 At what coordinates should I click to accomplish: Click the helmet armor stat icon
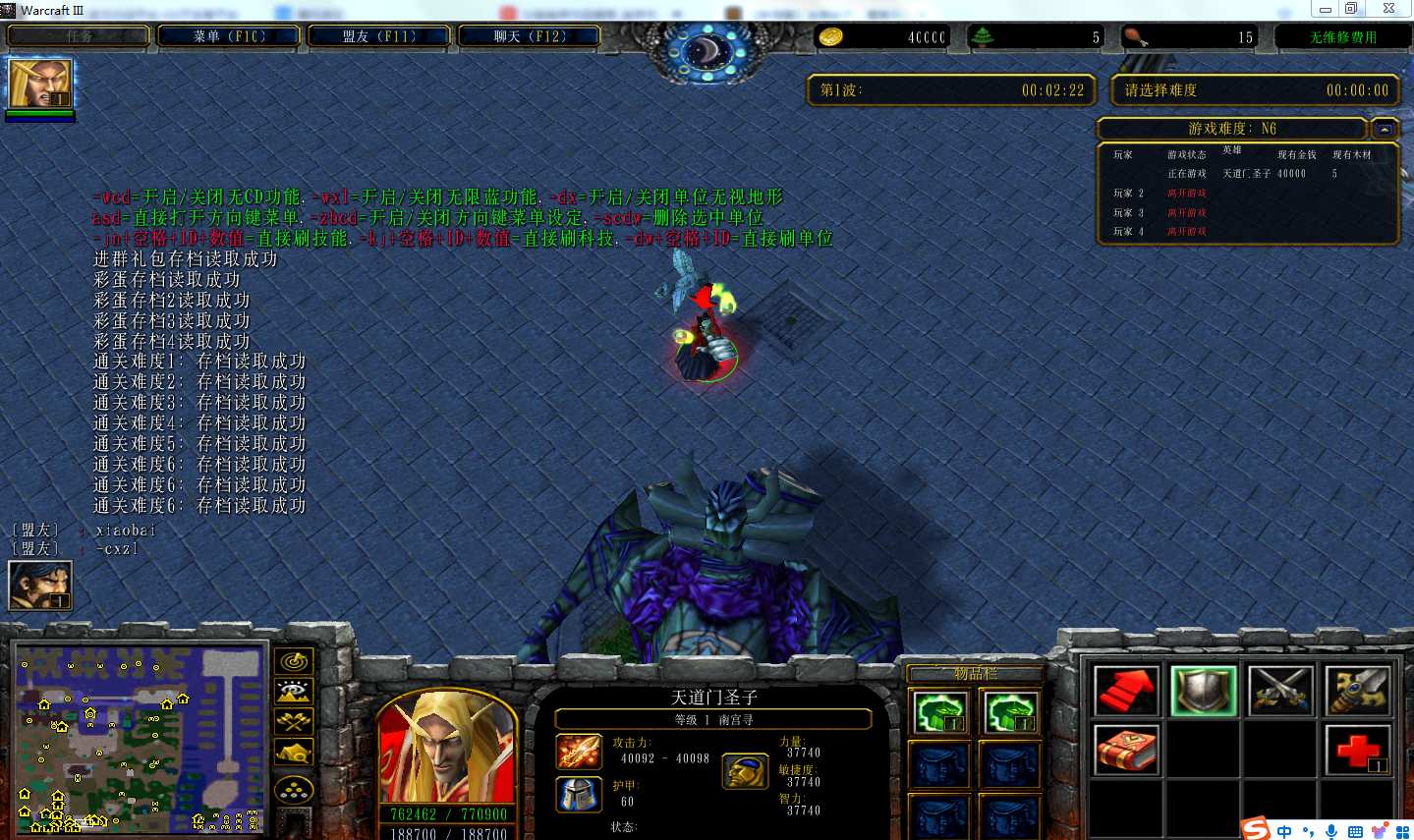click(x=580, y=797)
